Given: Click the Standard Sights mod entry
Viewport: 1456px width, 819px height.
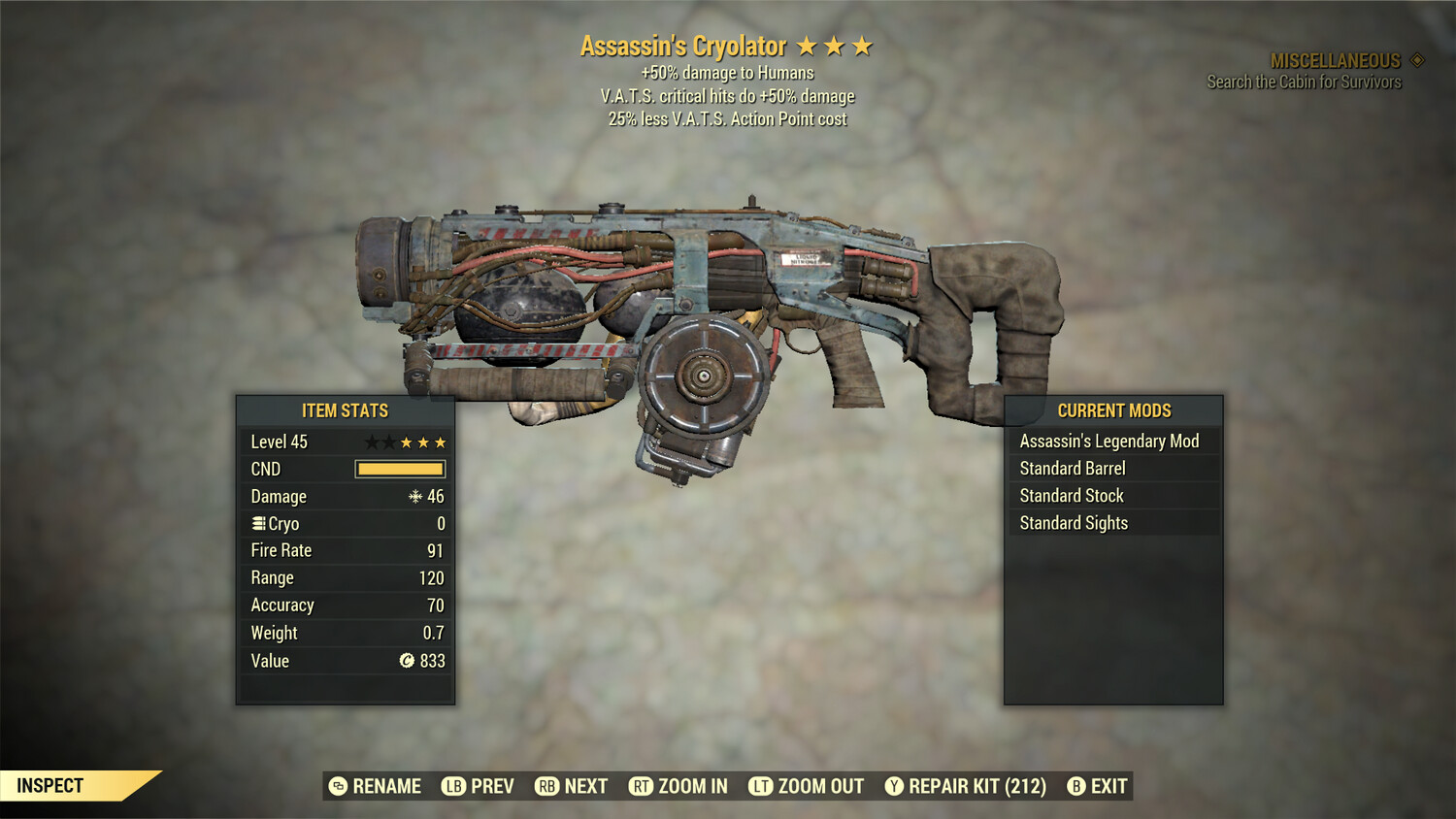Looking at the screenshot, I should tap(1074, 522).
